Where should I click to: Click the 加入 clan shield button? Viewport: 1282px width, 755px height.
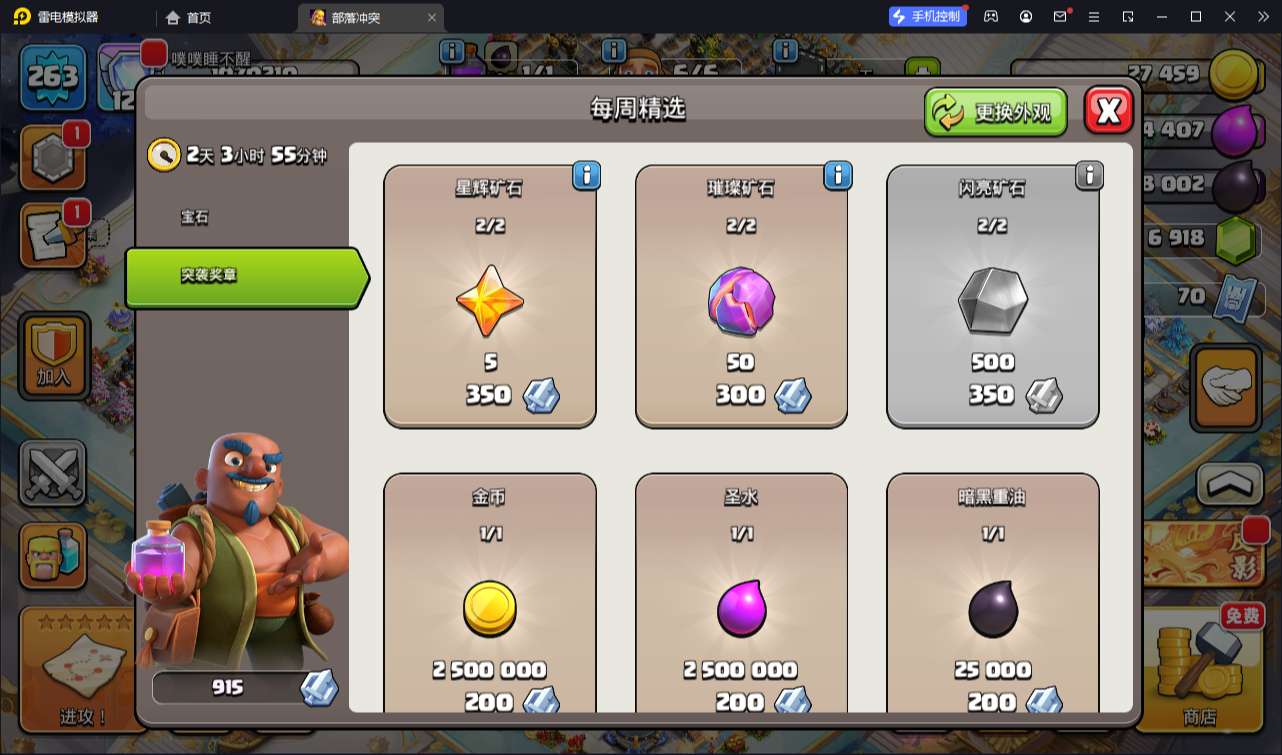coord(54,354)
